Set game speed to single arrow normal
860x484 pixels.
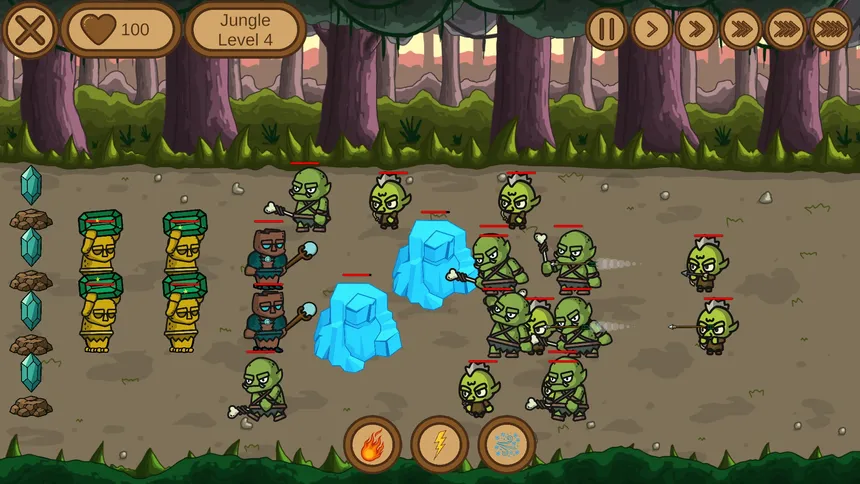click(651, 29)
